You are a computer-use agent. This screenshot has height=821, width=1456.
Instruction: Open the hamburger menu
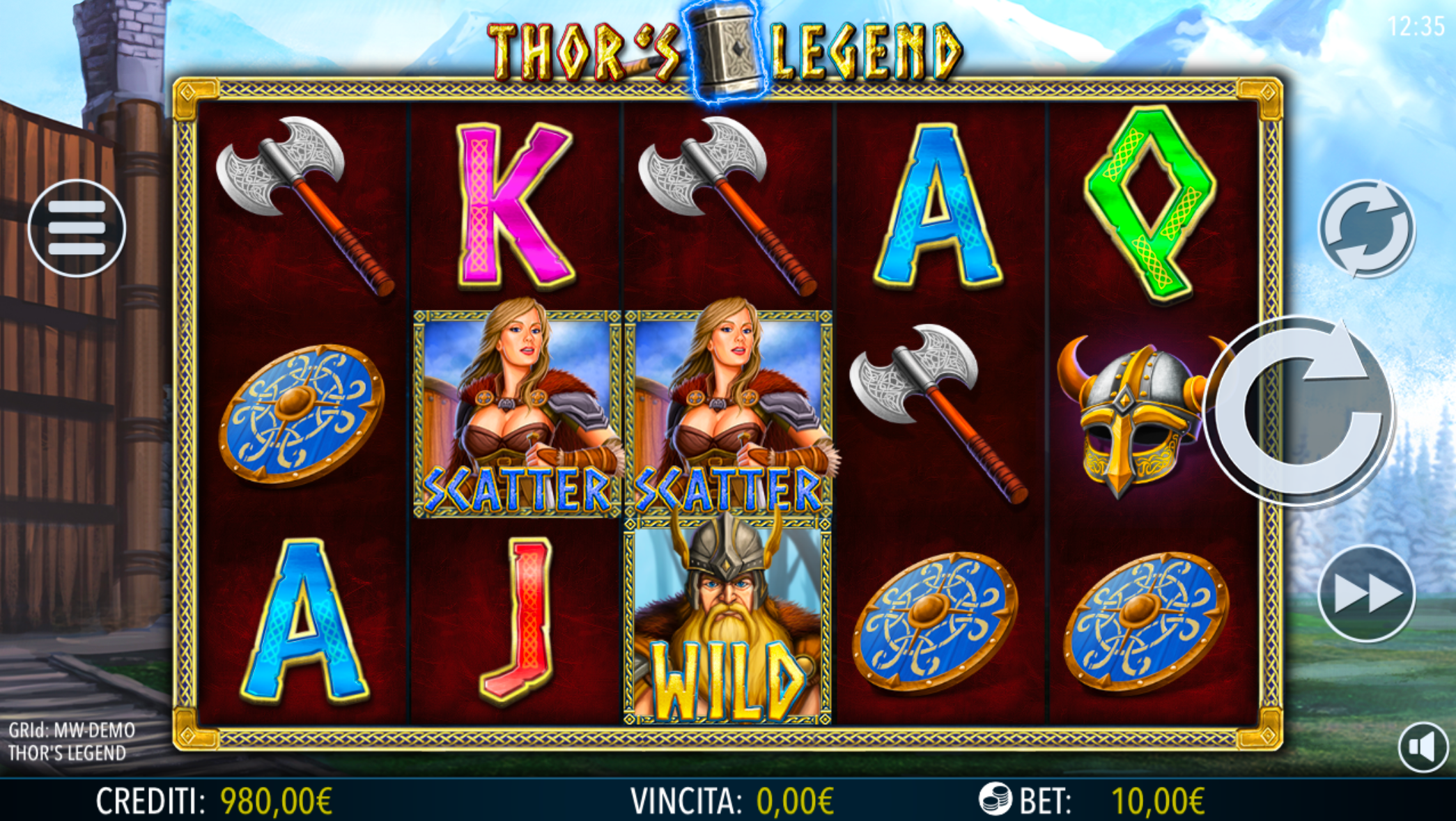click(77, 228)
